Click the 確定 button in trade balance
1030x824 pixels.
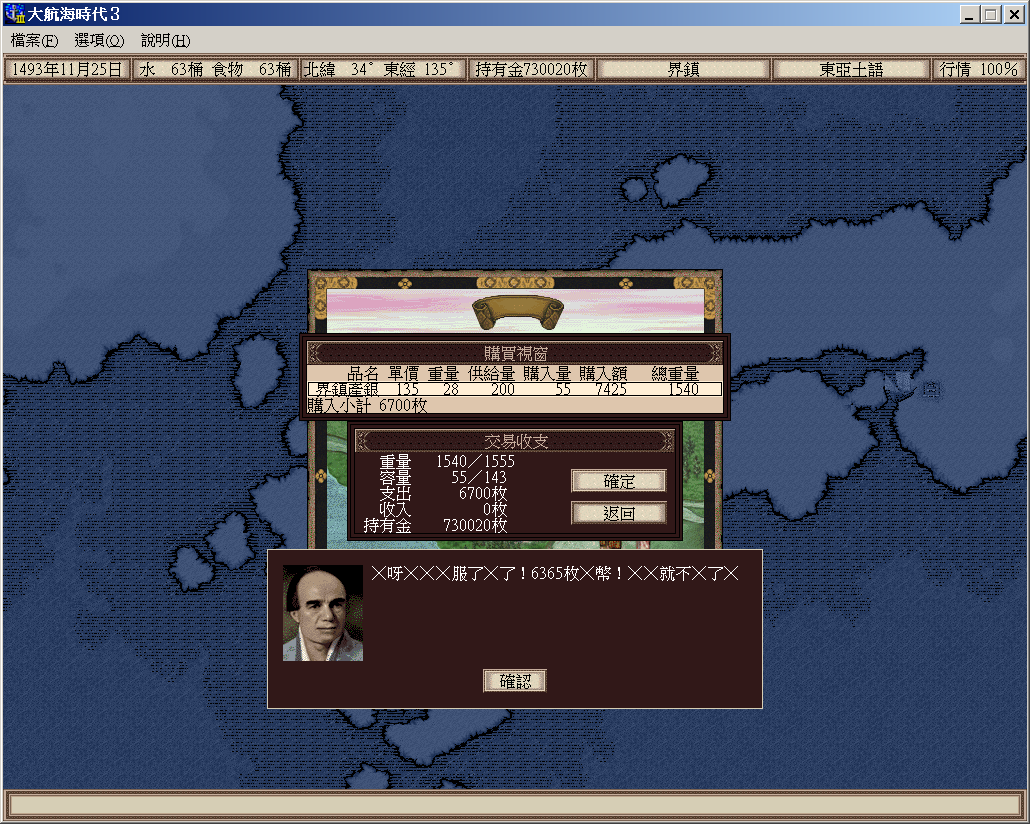618,481
